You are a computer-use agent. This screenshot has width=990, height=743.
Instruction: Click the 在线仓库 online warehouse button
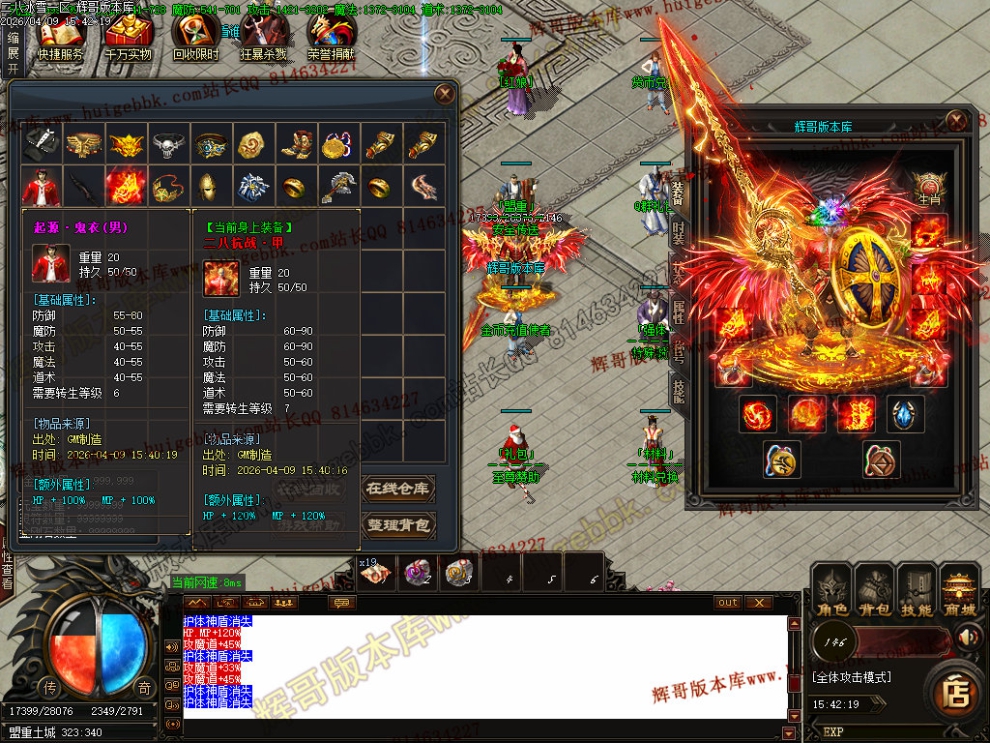click(x=397, y=489)
